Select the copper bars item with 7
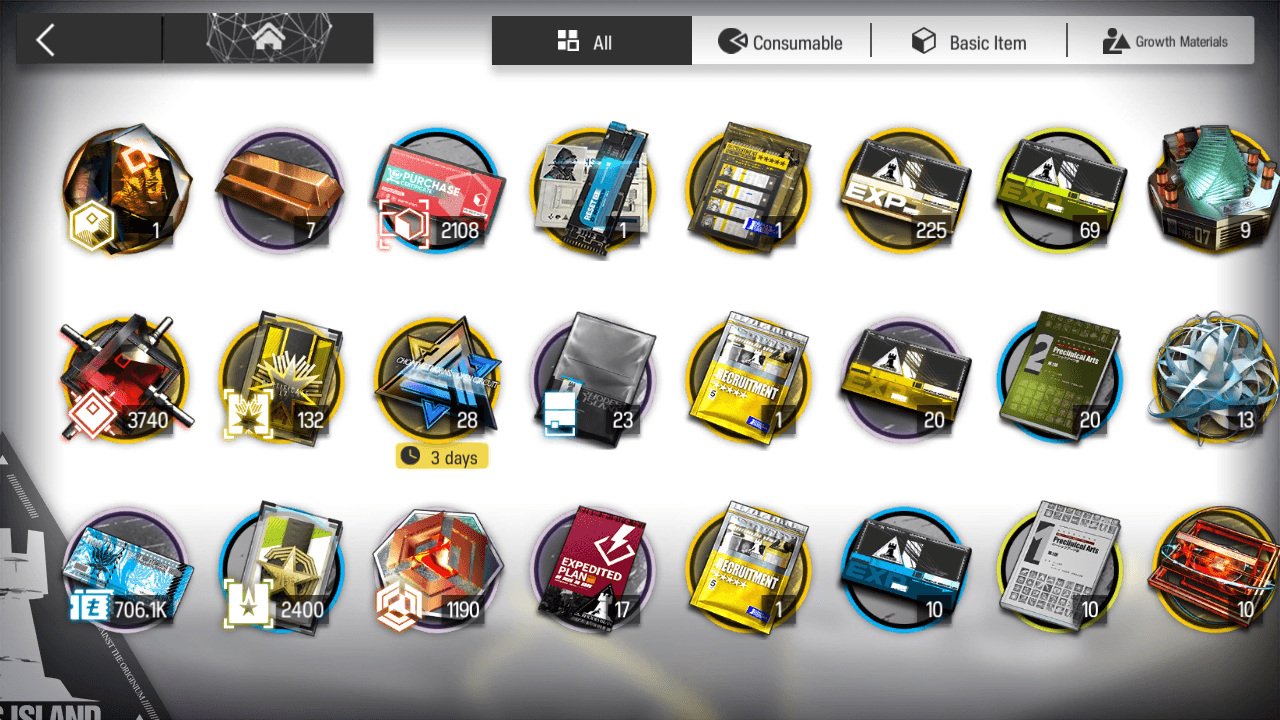 [280, 190]
